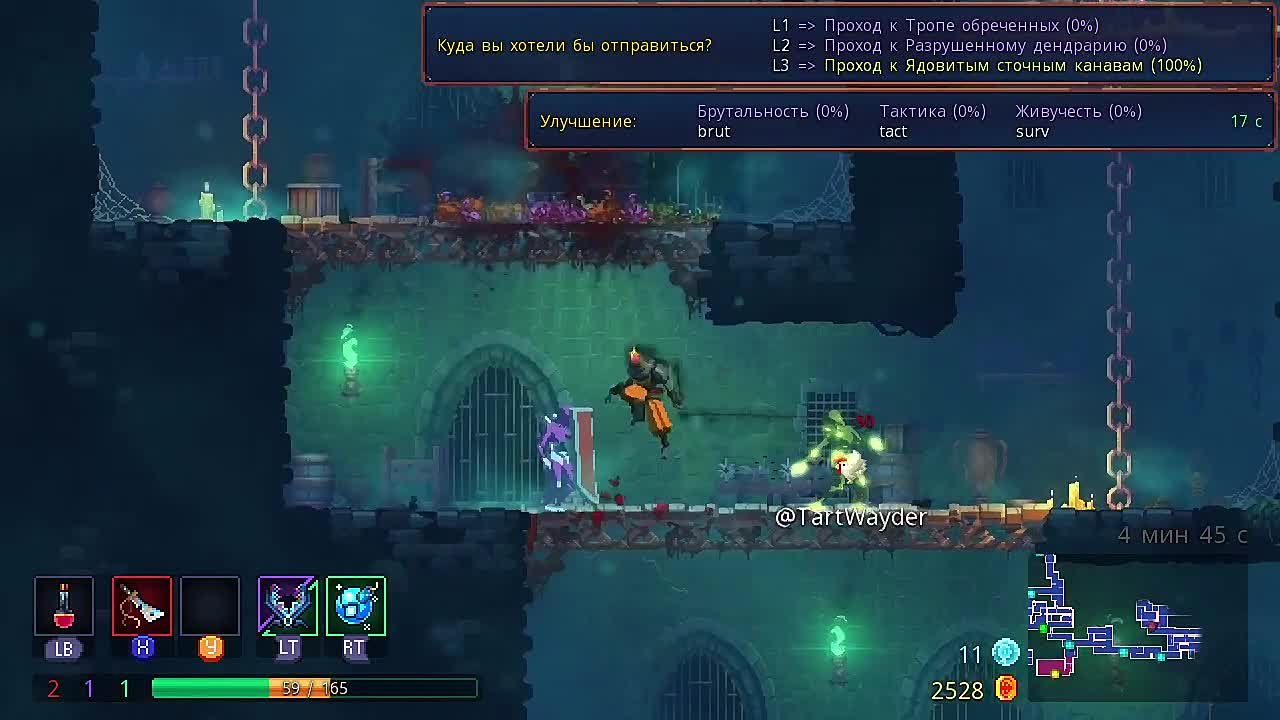Select the health flask in the LB slot

tap(64, 605)
